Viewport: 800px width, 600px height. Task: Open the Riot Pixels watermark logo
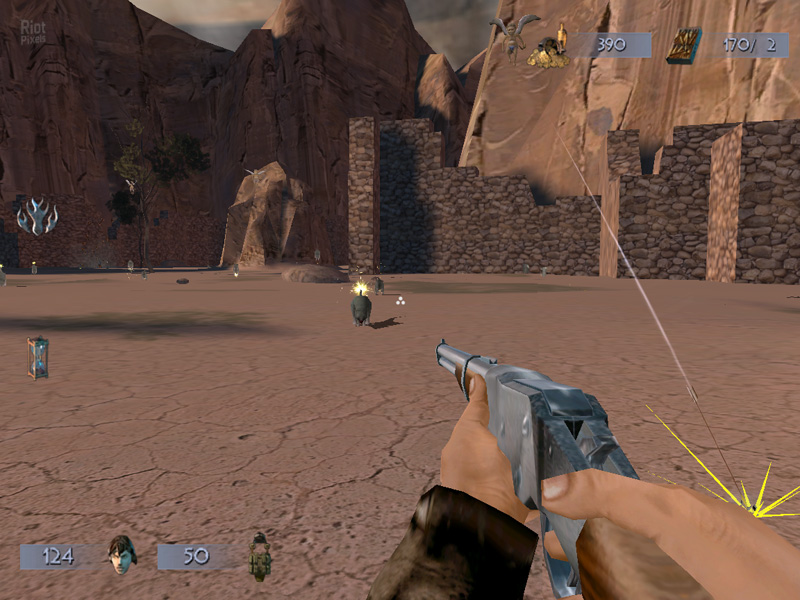[32, 33]
